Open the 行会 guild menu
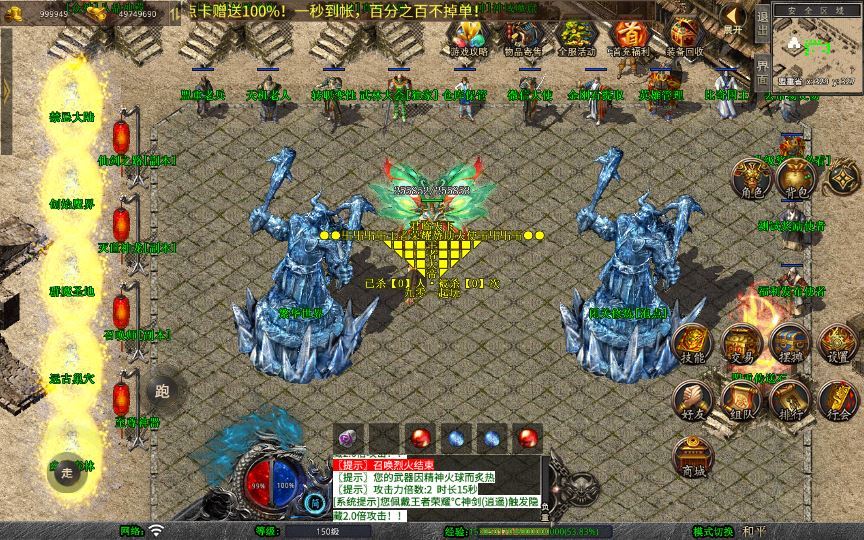Image resolution: width=864 pixels, height=540 pixels. point(838,401)
